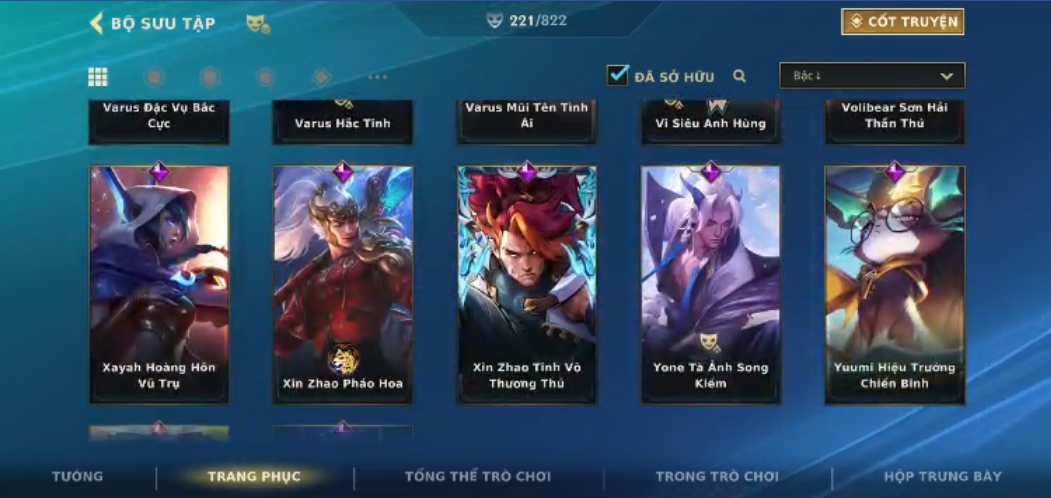The height and width of the screenshot is (498, 1051).
Task: Toggle the Đã Sở Hữu checkbox
Action: click(x=618, y=75)
